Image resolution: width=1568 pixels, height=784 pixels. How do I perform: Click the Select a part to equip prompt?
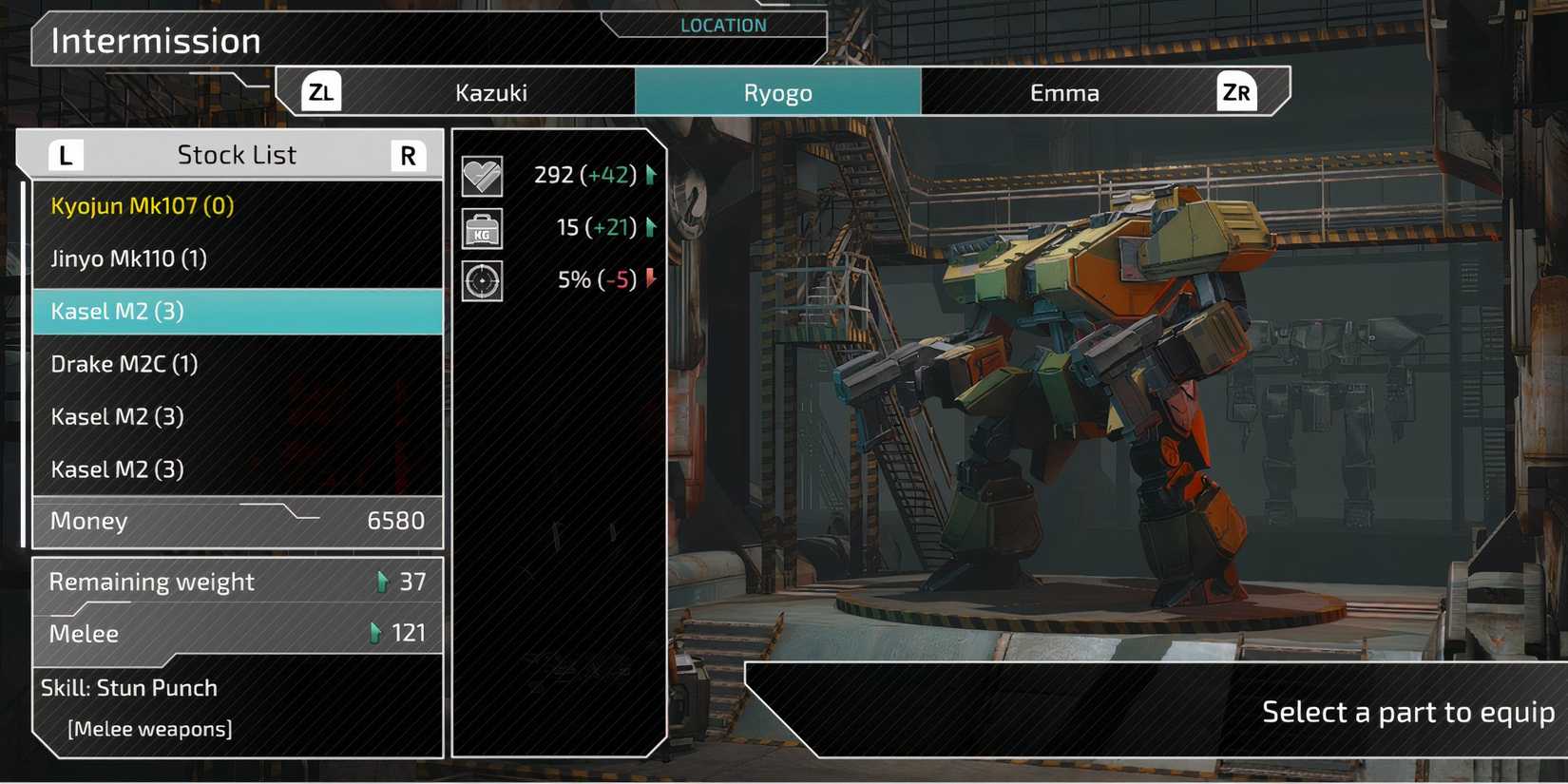[1407, 711]
